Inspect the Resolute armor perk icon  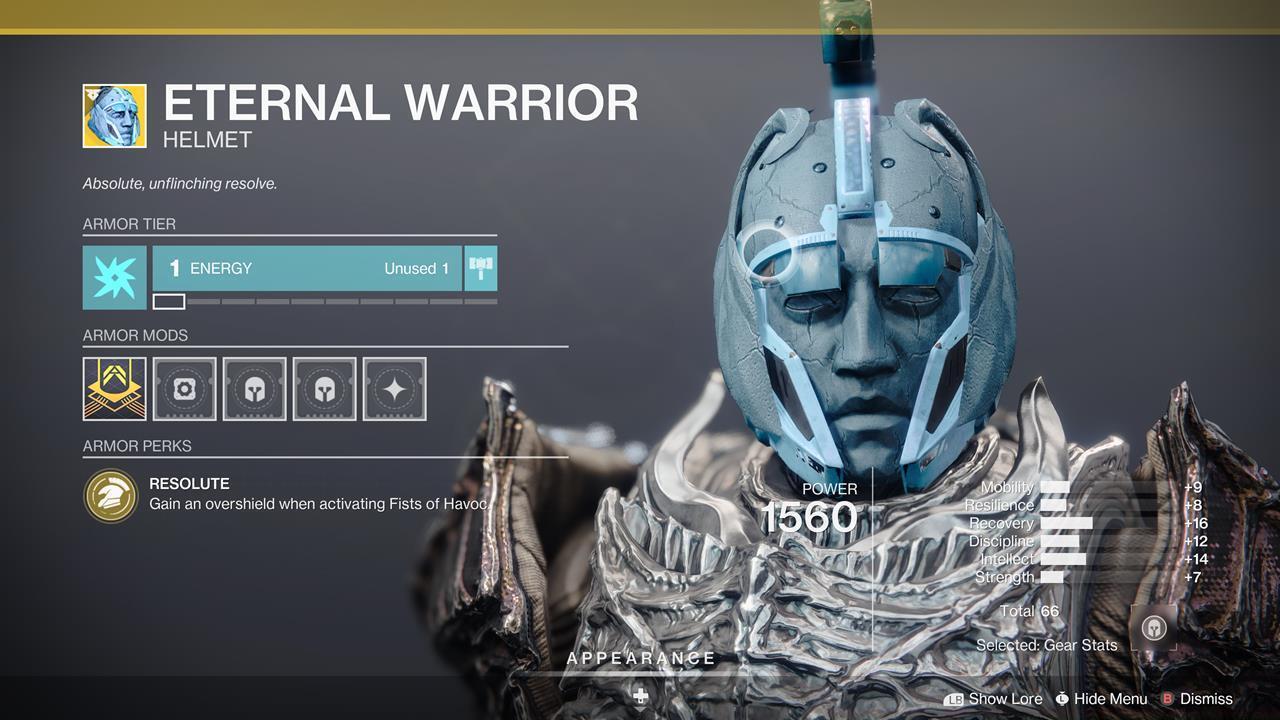tap(110, 495)
